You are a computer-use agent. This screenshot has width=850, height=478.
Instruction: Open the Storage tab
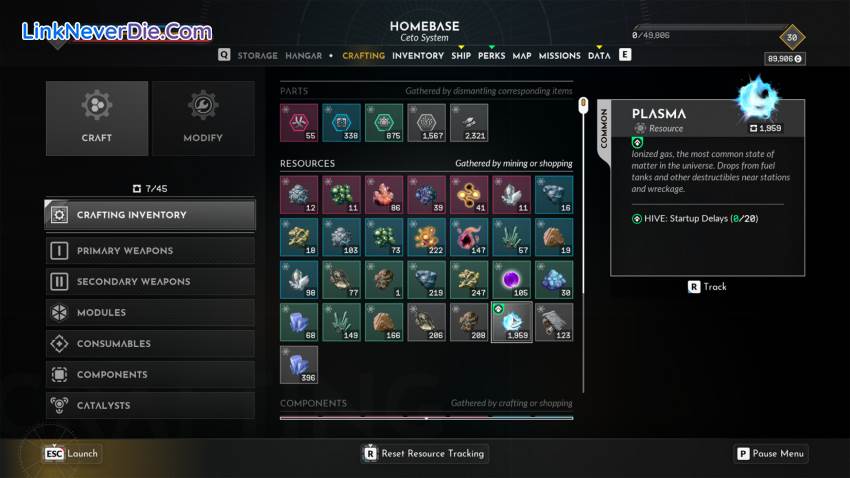coord(257,56)
